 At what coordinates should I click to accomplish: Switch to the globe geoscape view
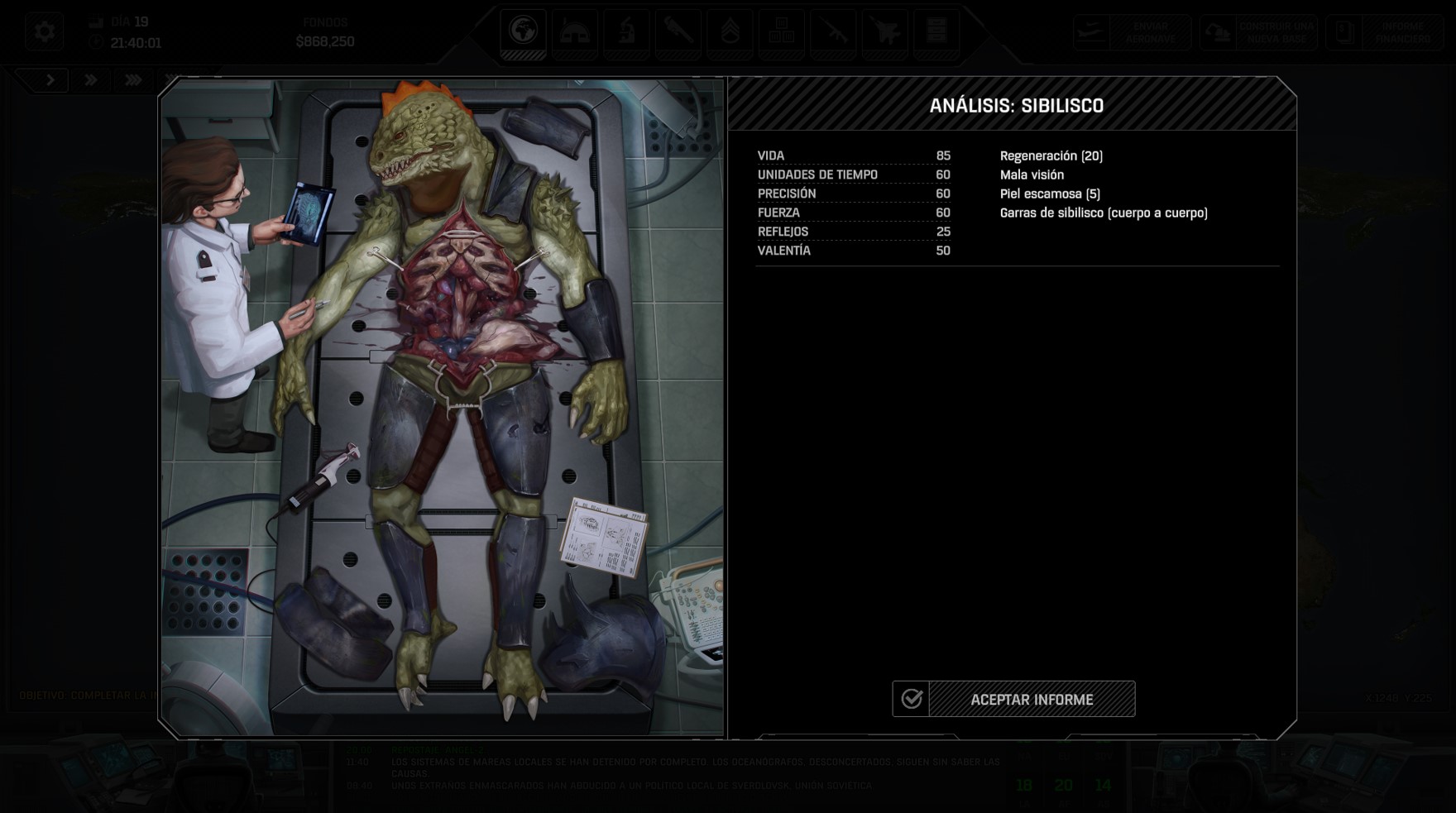[x=523, y=32]
